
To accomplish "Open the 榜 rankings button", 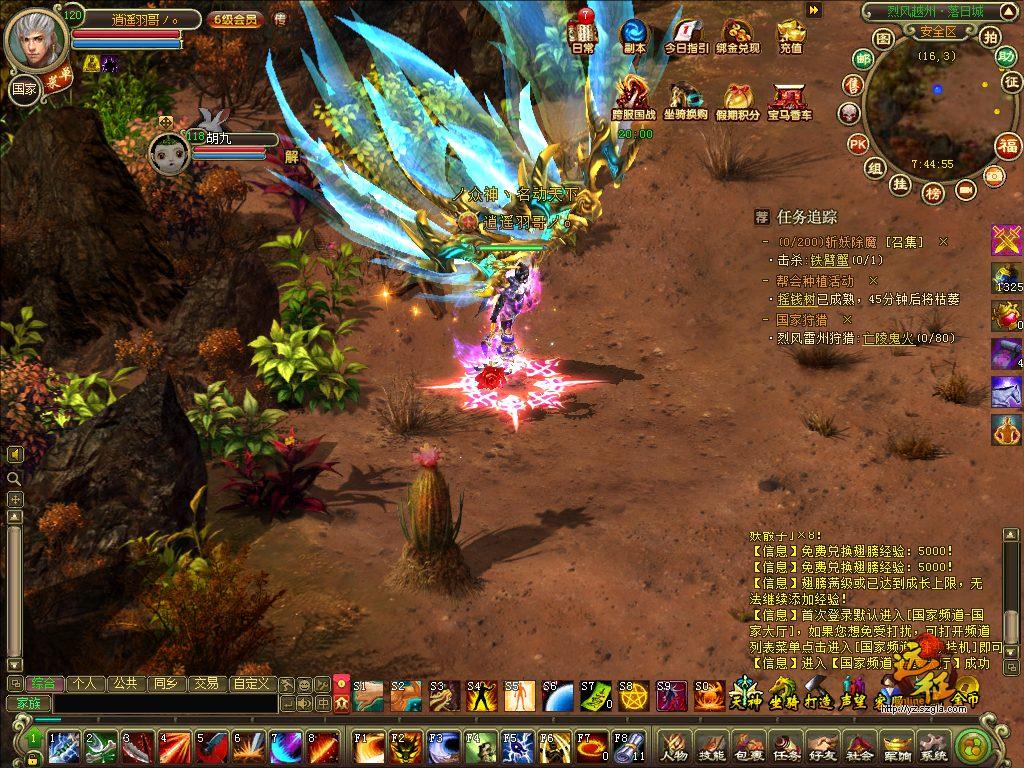I will [x=933, y=192].
